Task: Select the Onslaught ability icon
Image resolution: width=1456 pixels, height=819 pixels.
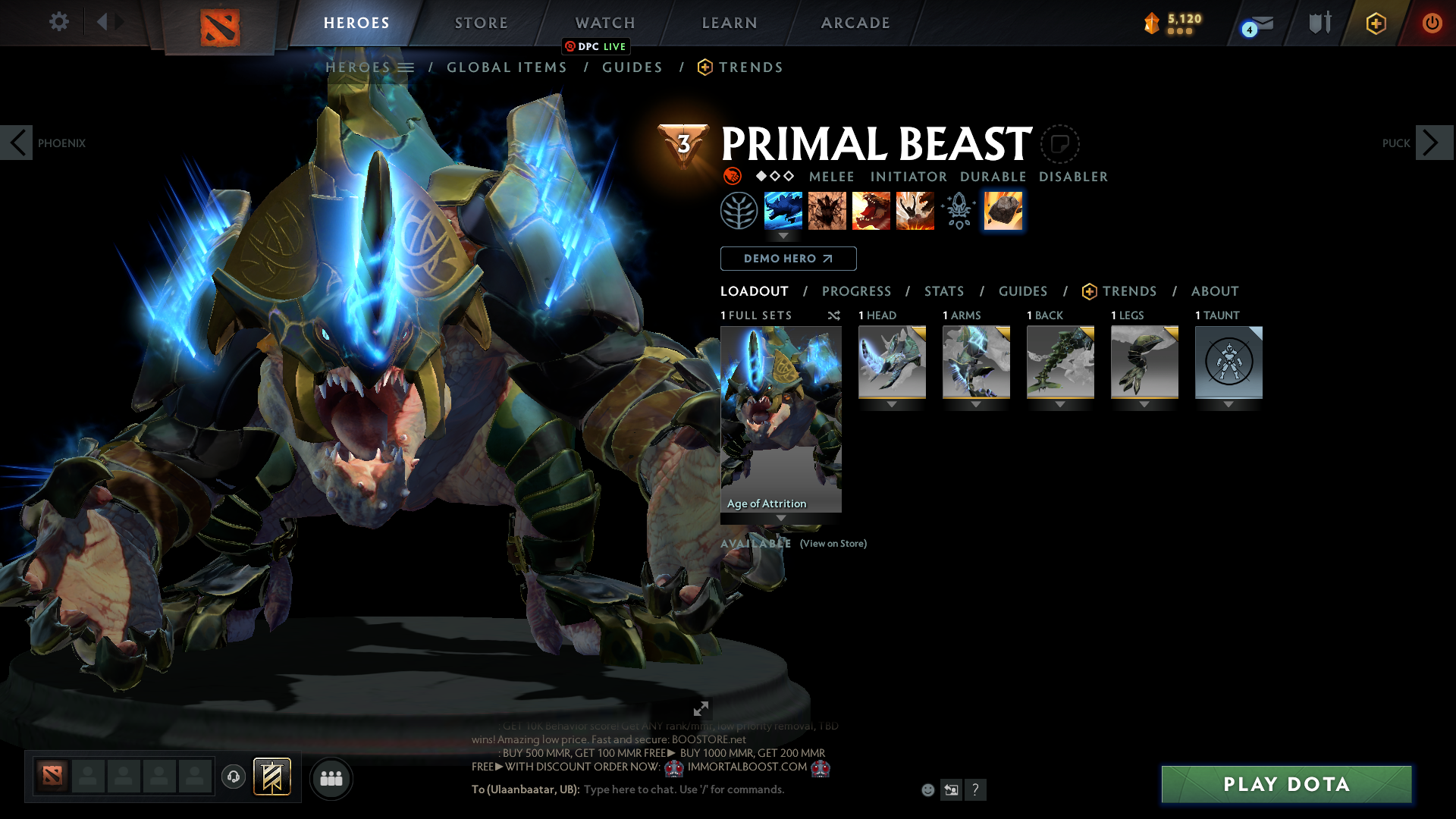Action: pyautogui.click(x=783, y=211)
